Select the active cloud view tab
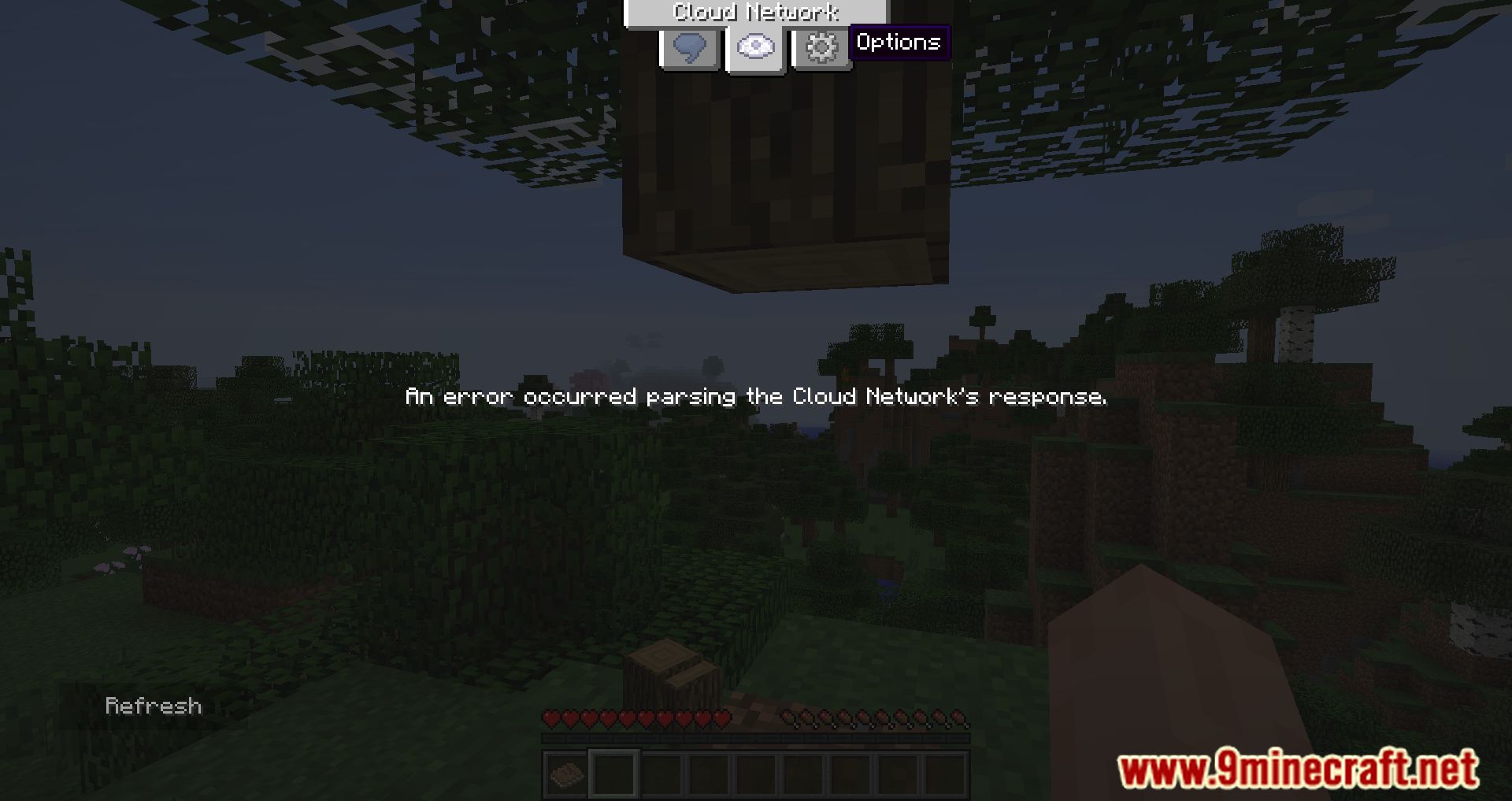Screen dimensions: 1512x801 (x=754, y=46)
